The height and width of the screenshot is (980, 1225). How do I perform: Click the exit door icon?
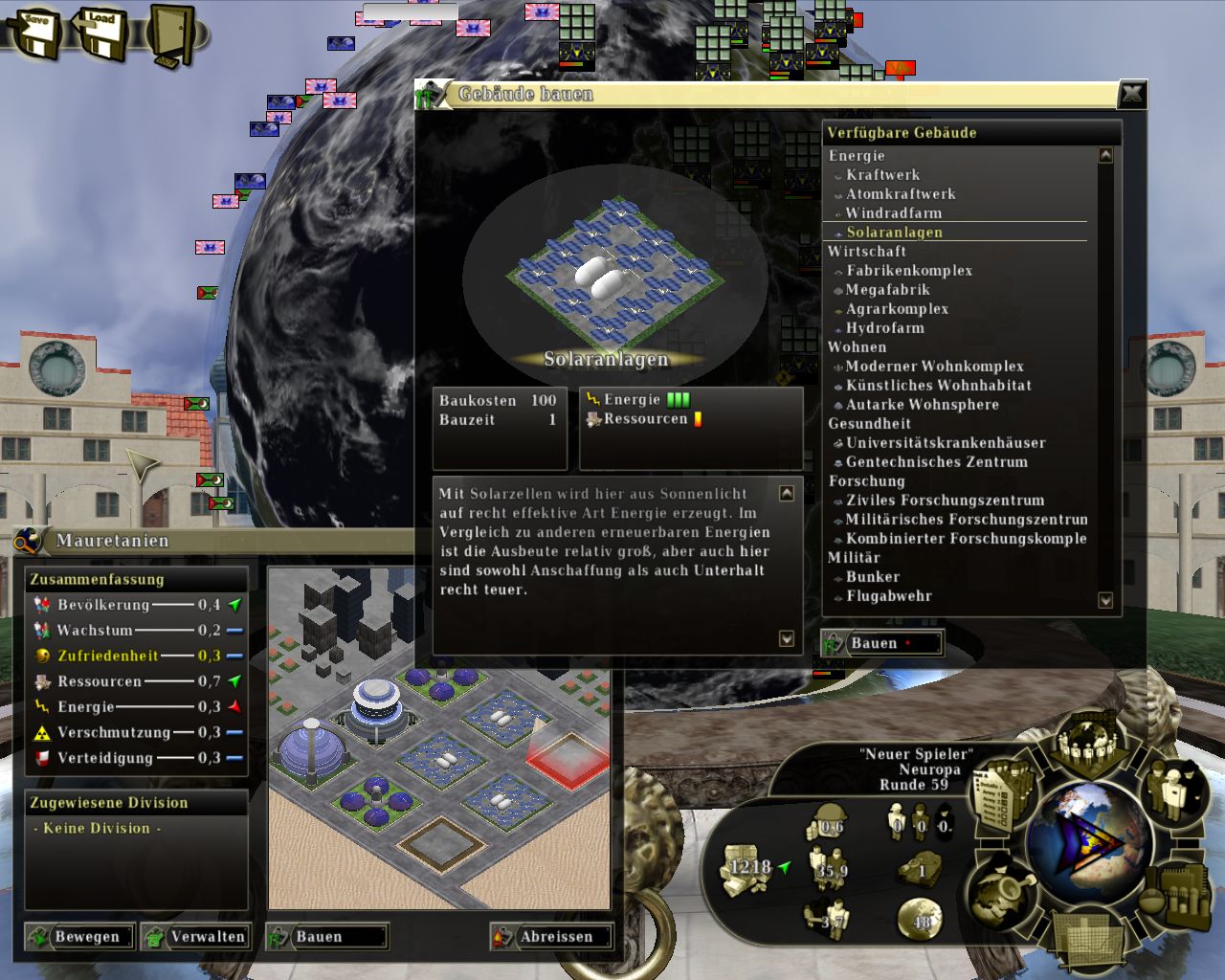170,36
